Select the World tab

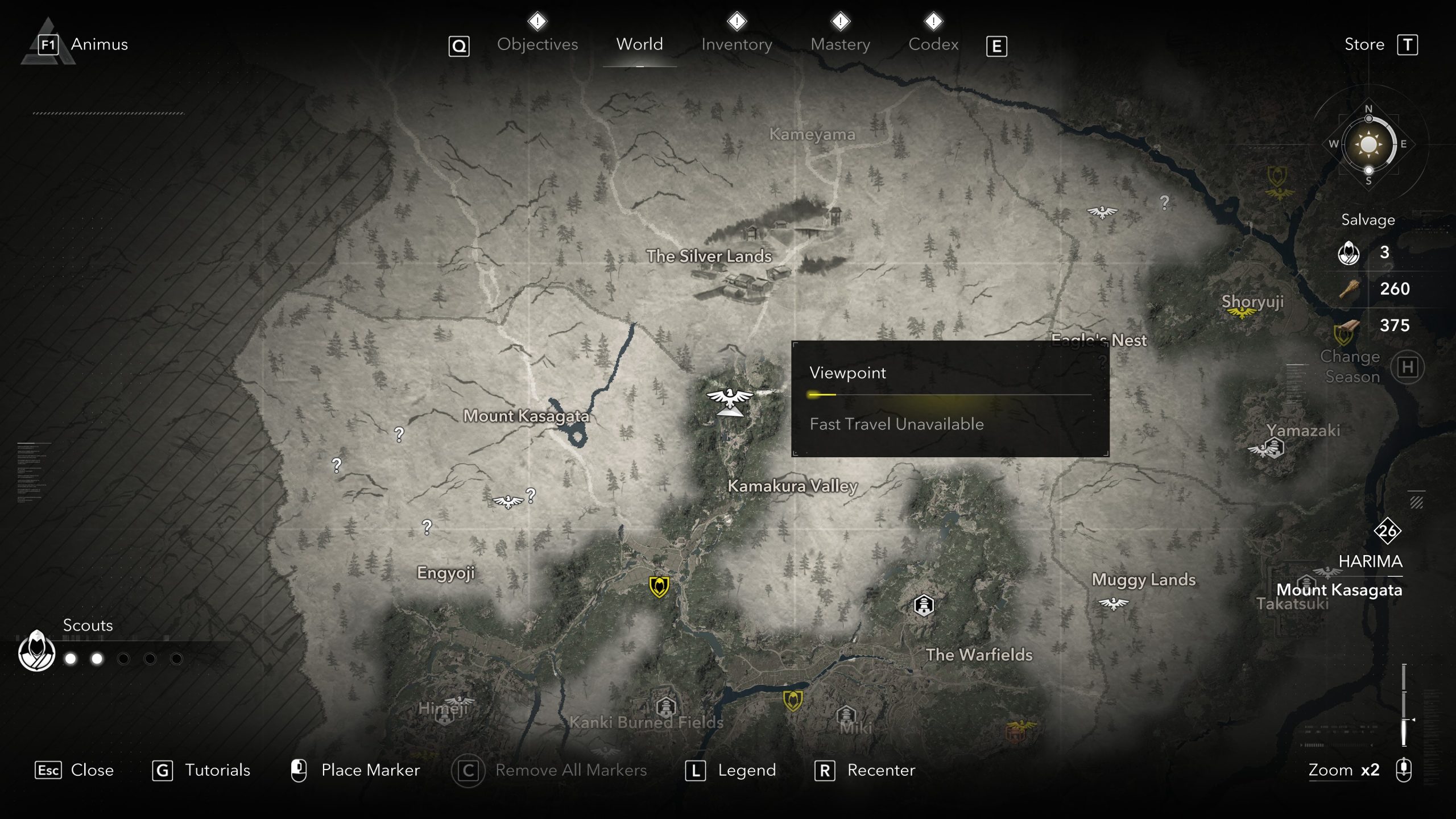[639, 44]
